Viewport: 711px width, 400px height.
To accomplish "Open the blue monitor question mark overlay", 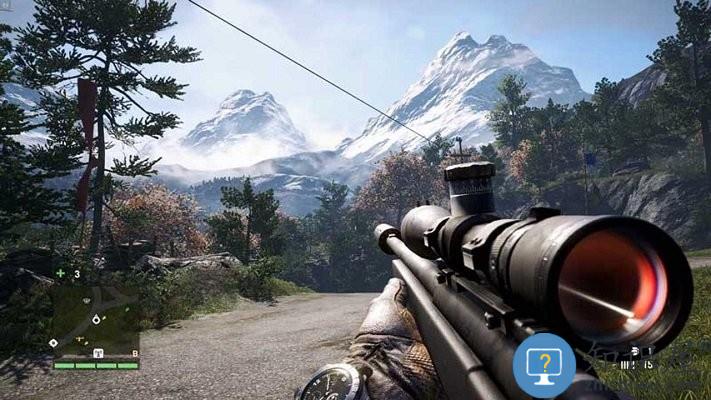I will tap(544, 366).
